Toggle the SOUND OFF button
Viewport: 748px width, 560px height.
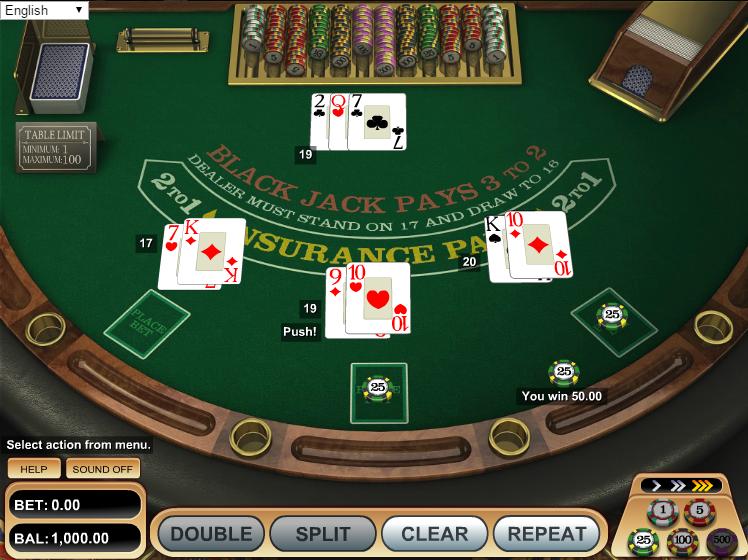click(103, 469)
